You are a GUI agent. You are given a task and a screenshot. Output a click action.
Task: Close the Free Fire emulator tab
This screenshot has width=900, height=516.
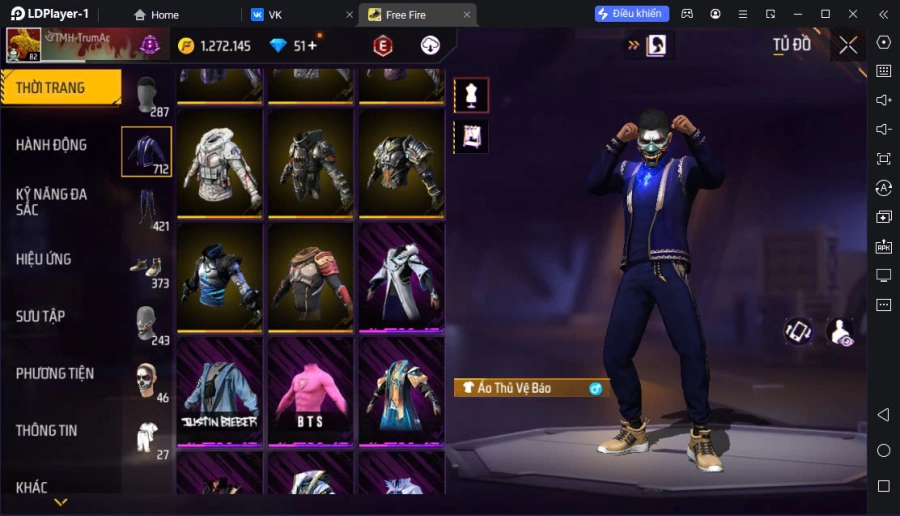click(x=467, y=15)
